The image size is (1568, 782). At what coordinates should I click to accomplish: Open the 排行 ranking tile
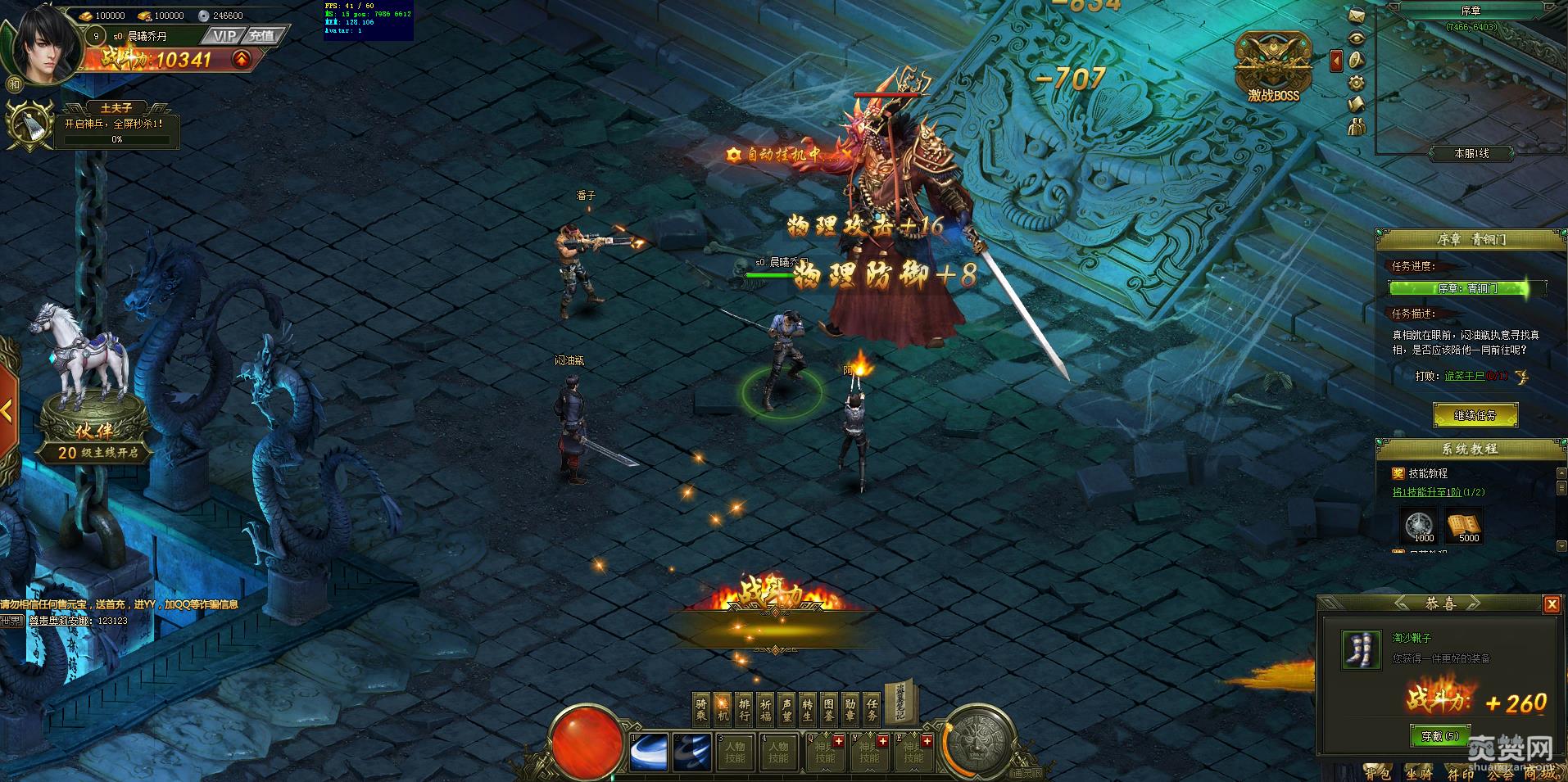744,709
